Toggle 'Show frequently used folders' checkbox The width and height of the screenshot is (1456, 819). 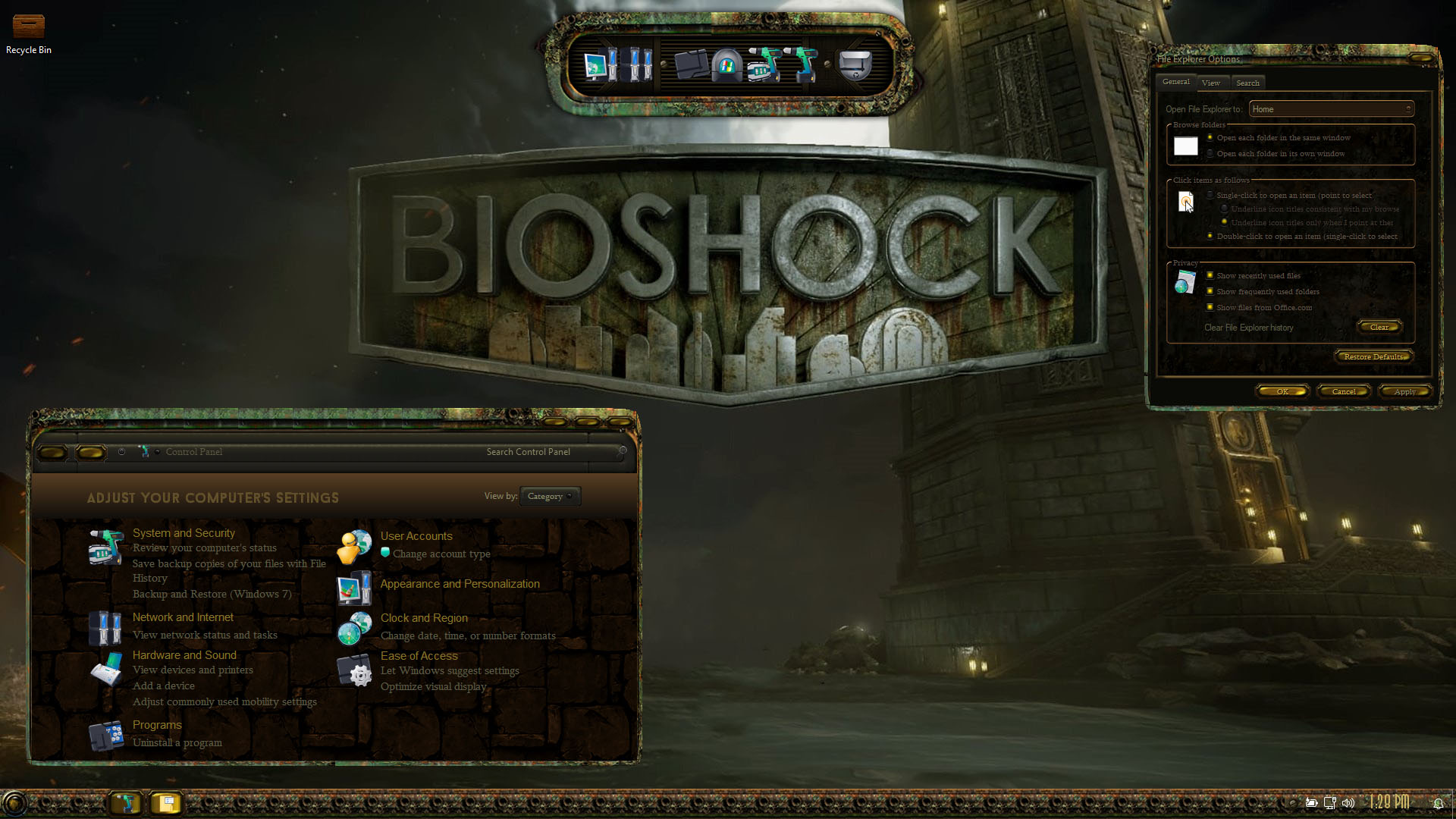pos(1210,291)
